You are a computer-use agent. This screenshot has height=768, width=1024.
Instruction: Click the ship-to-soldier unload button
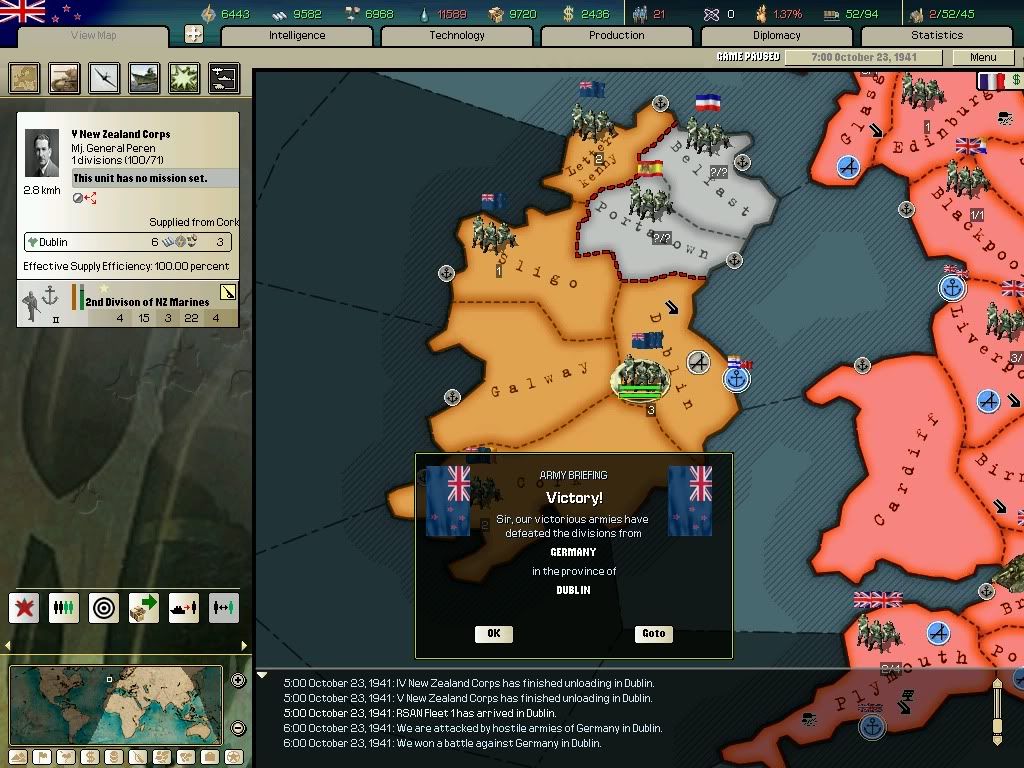pos(184,607)
